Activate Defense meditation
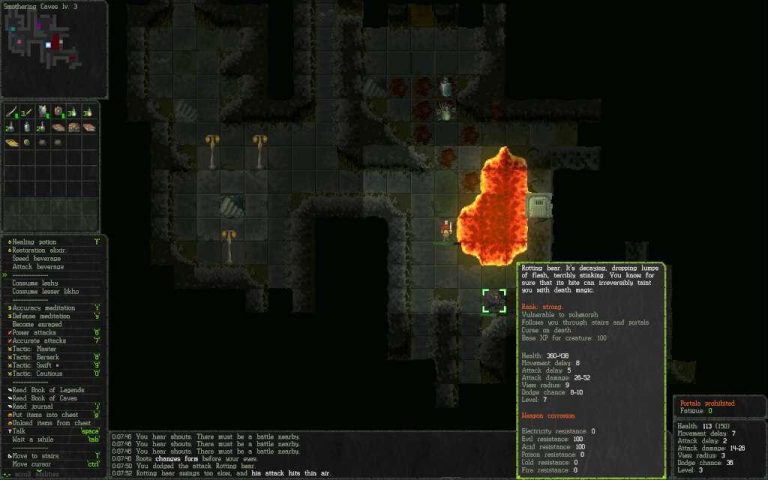 [x=44, y=315]
